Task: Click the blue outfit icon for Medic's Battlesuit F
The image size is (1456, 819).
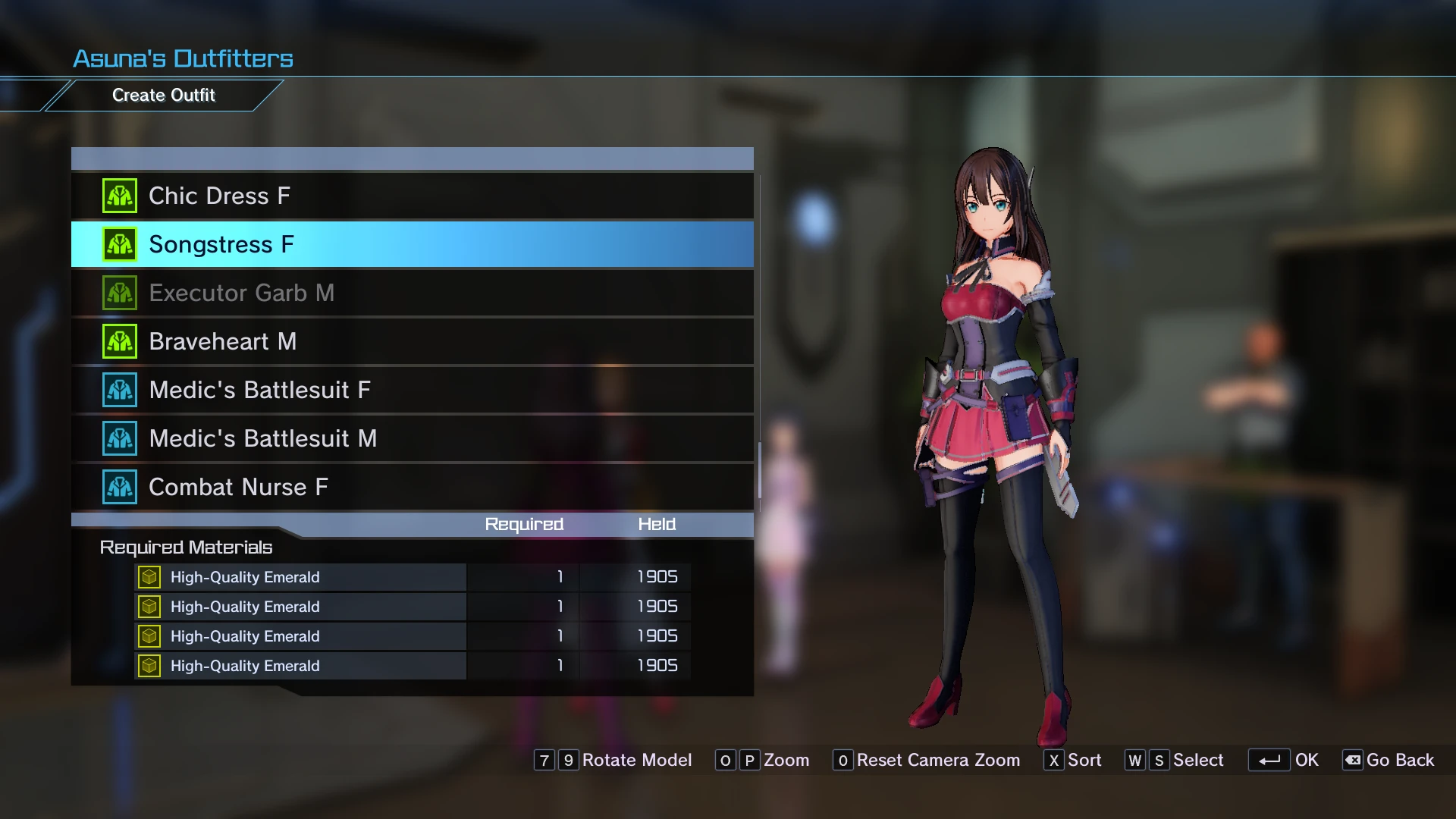Action: point(119,389)
